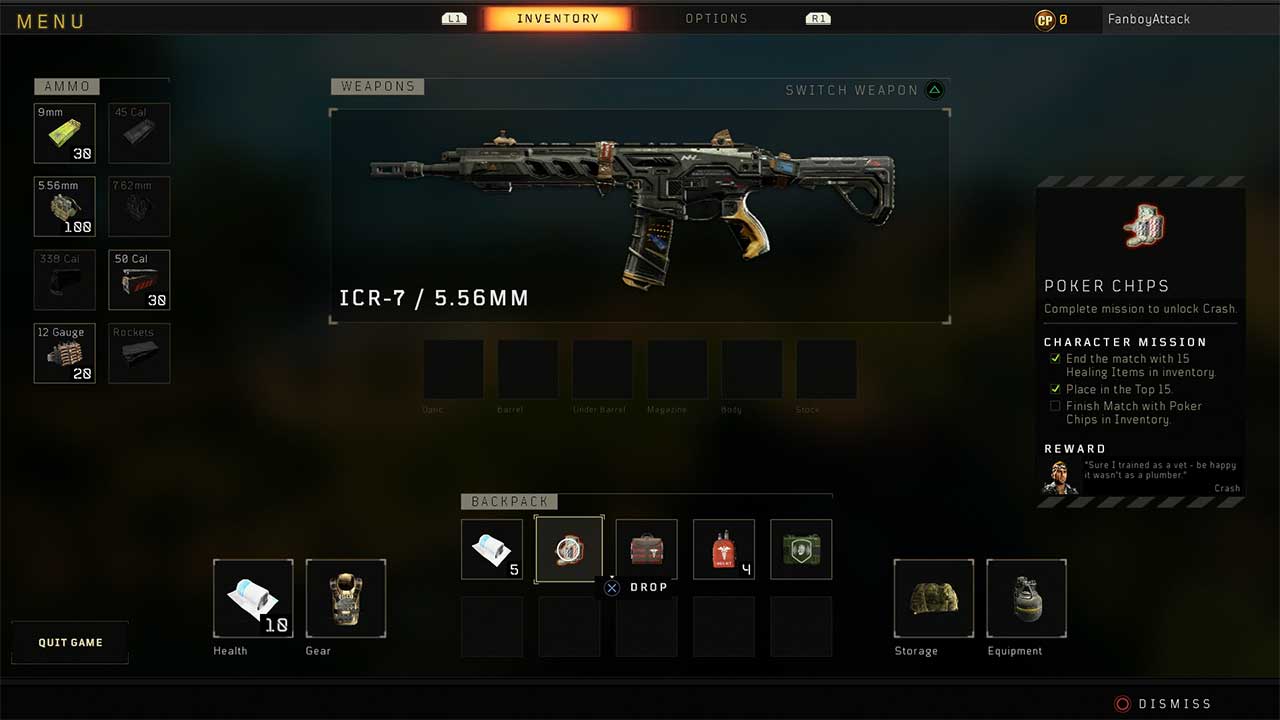Switch to the Options tab
1280x720 pixels.
716,19
